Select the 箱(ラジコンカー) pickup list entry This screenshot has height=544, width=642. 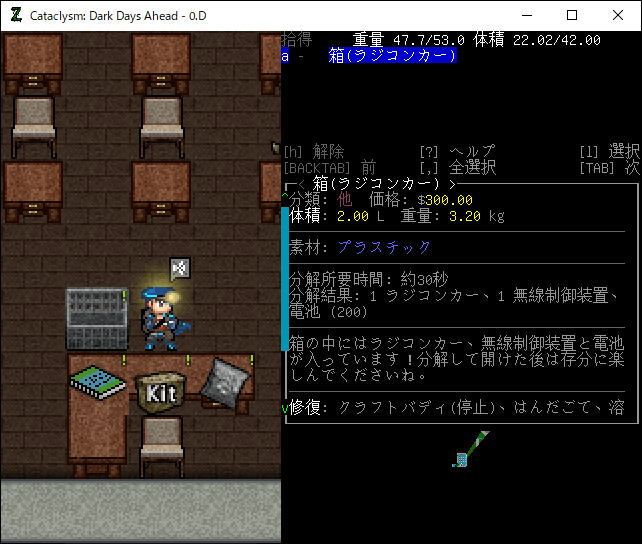(392, 56)
